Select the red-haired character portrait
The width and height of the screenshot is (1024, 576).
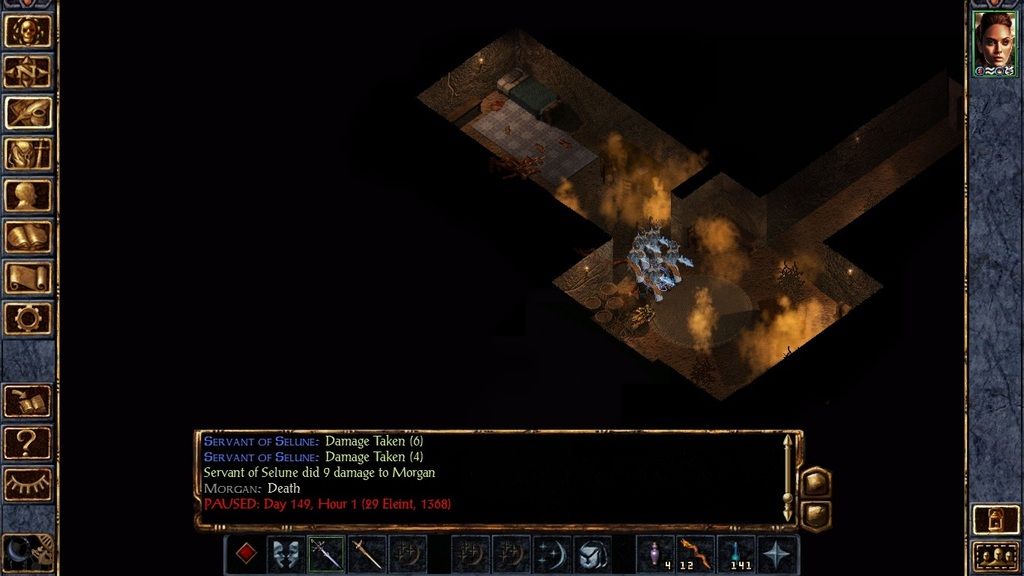click(994, 41)
